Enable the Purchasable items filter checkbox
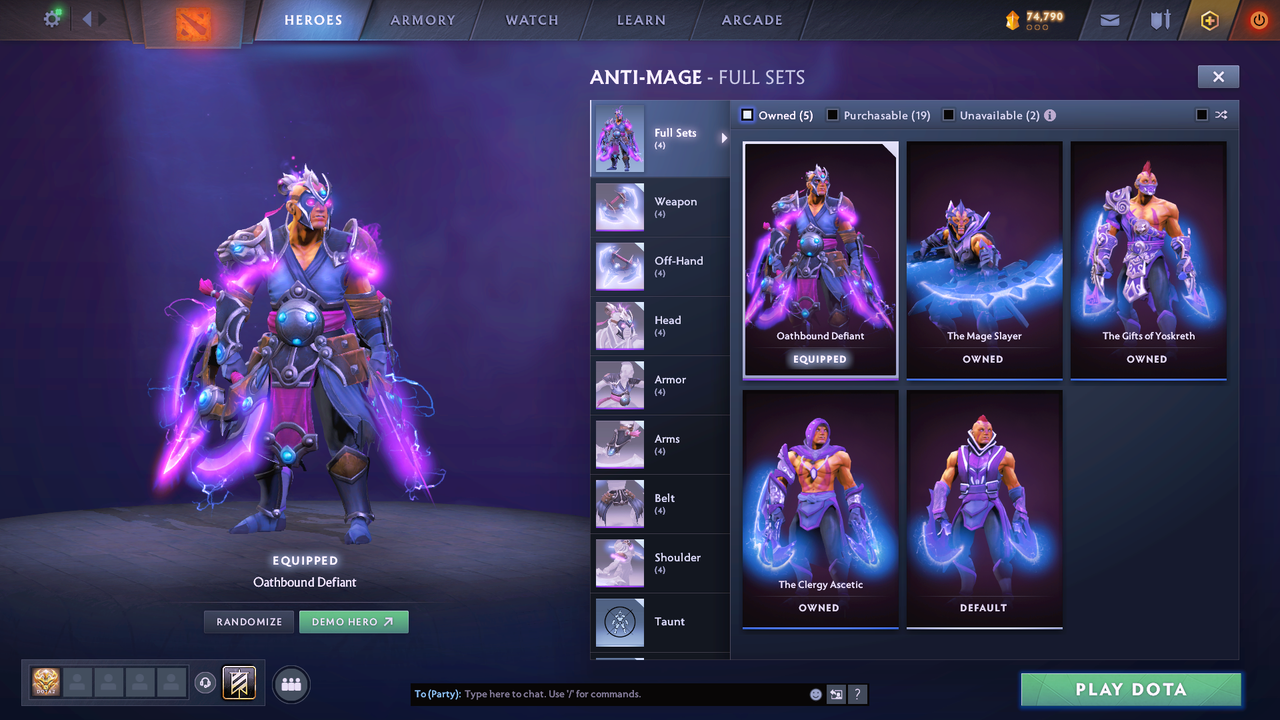Image resolution: width=1280 pixels, height=720 pixels. pos(833,115)
